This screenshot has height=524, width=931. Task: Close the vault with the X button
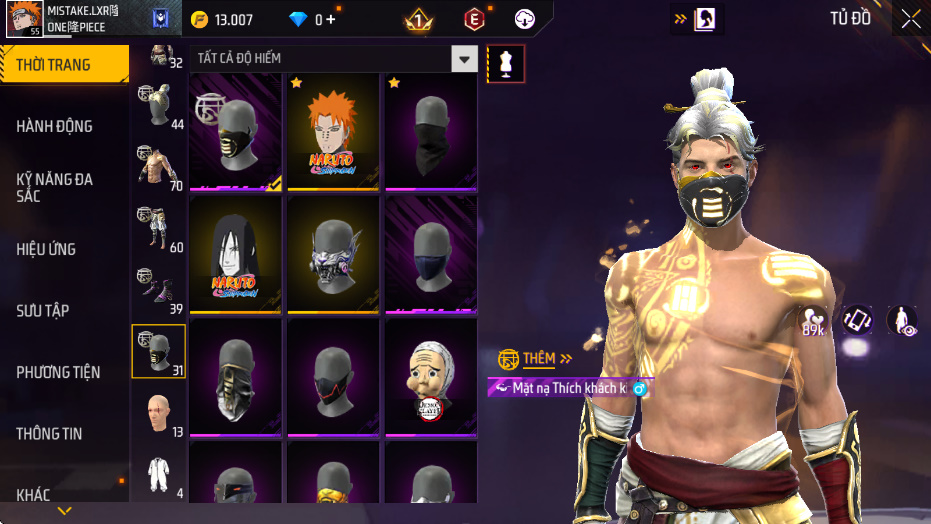tap(911, 19)
